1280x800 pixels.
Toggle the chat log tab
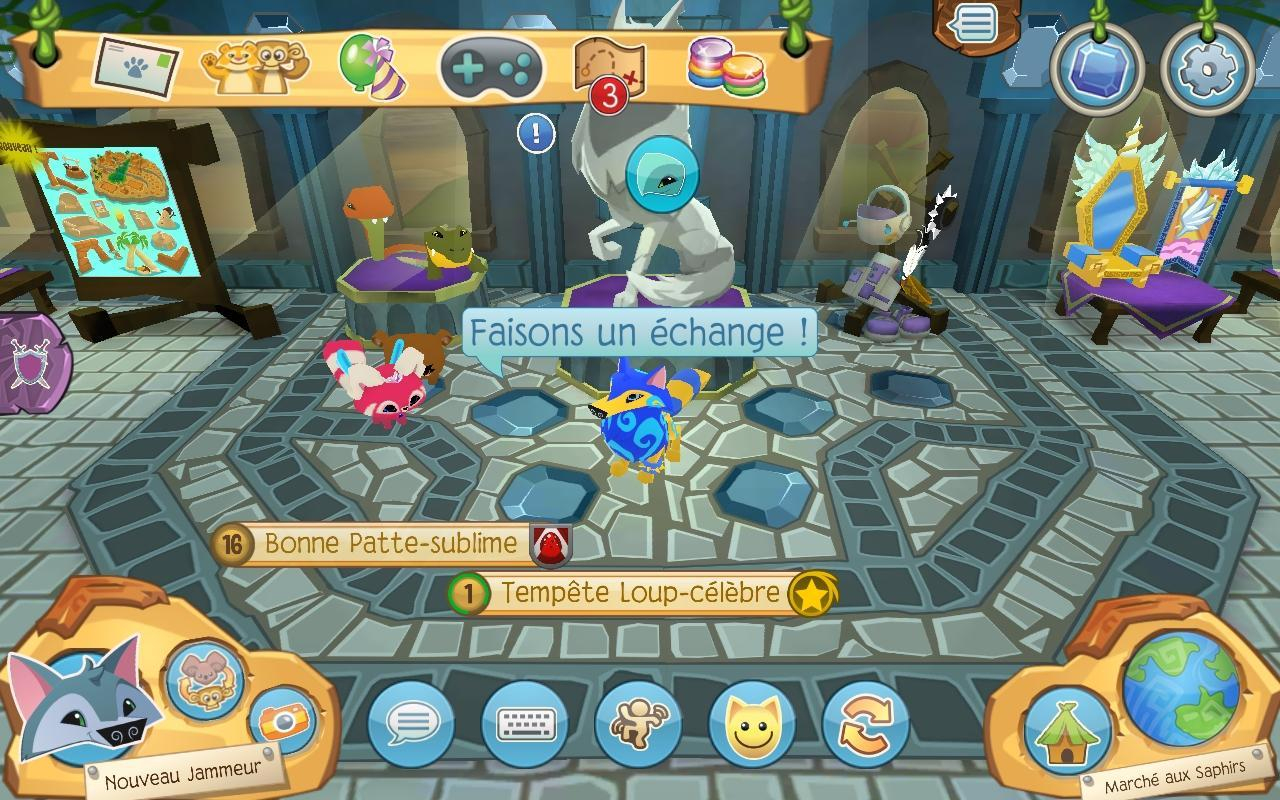coord(975,24)
